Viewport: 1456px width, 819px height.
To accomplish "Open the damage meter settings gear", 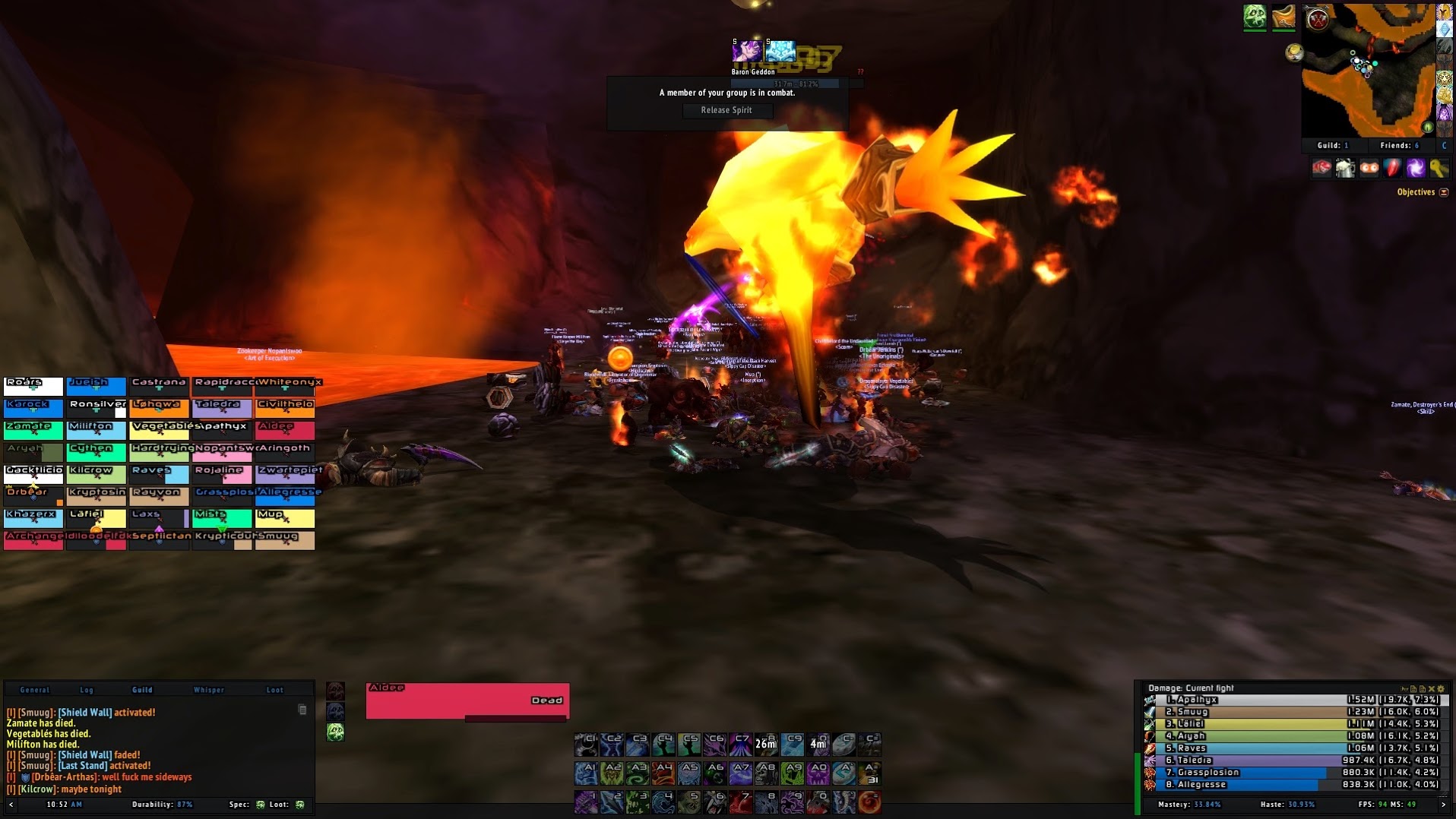I will 1441,689.
